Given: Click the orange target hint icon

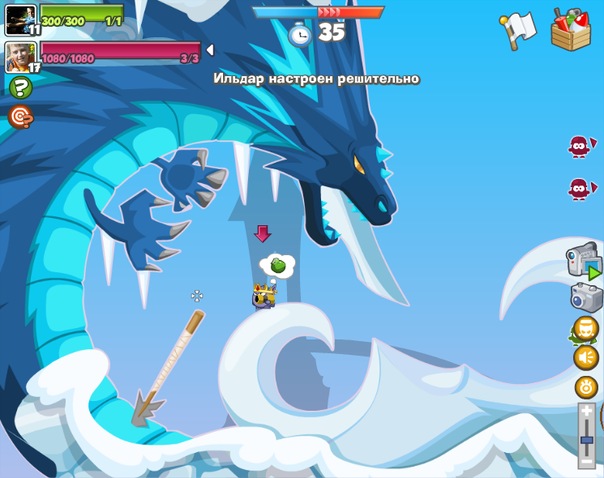Looking at the screenshot, I should click(x=20, y=117).
